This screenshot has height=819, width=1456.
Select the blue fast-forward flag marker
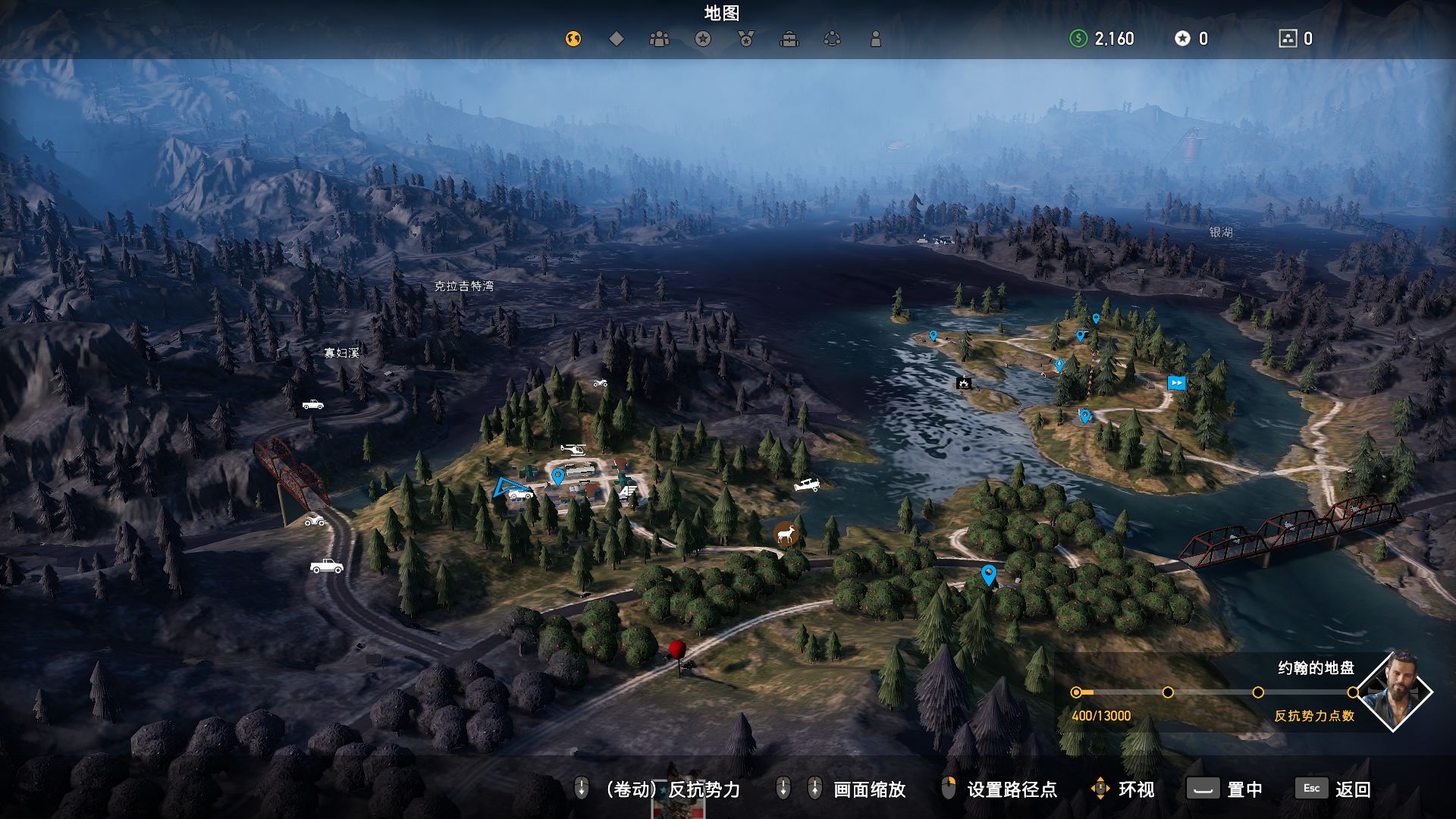[x=1176, y=383]
